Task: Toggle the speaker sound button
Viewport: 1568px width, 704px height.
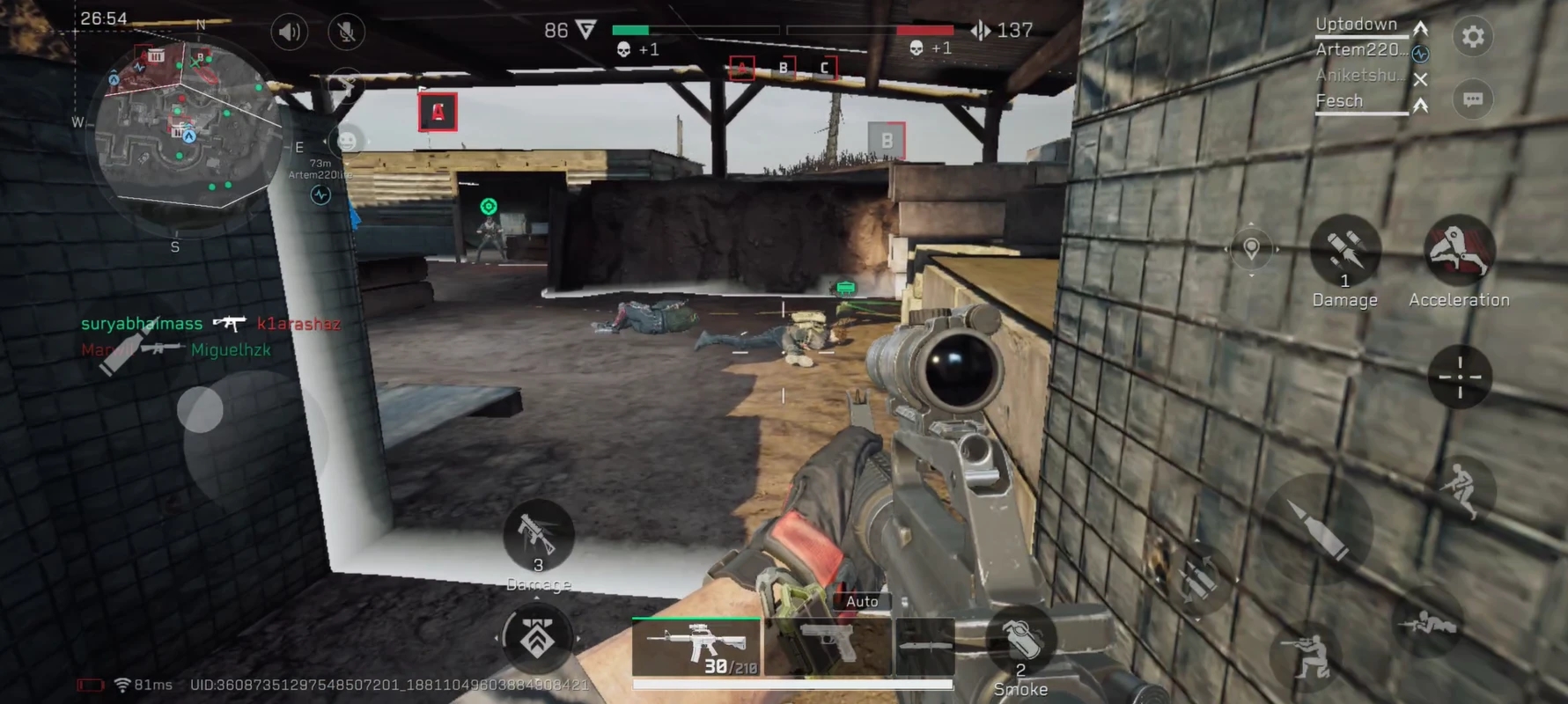Action: [x=289, y=33]
